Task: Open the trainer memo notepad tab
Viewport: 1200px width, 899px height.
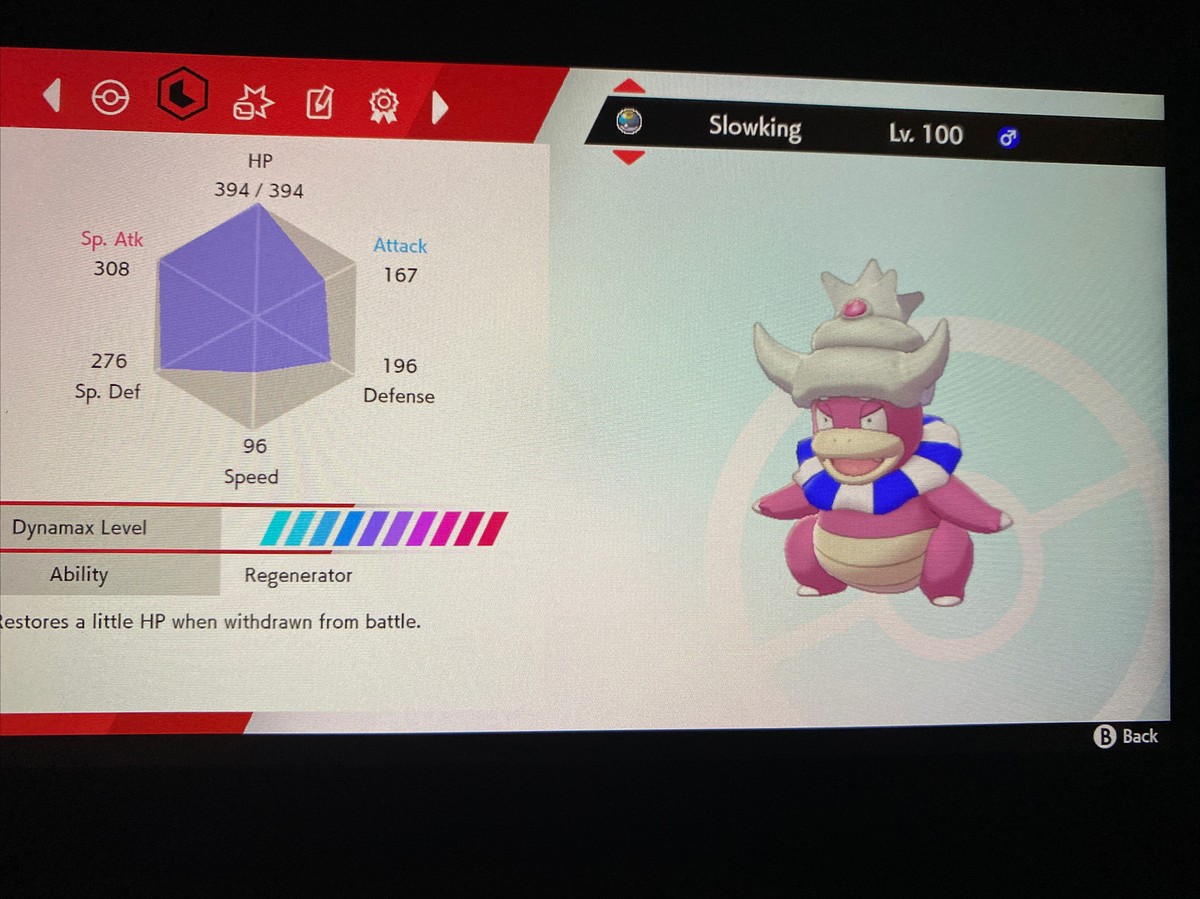Action: [318, 102]
